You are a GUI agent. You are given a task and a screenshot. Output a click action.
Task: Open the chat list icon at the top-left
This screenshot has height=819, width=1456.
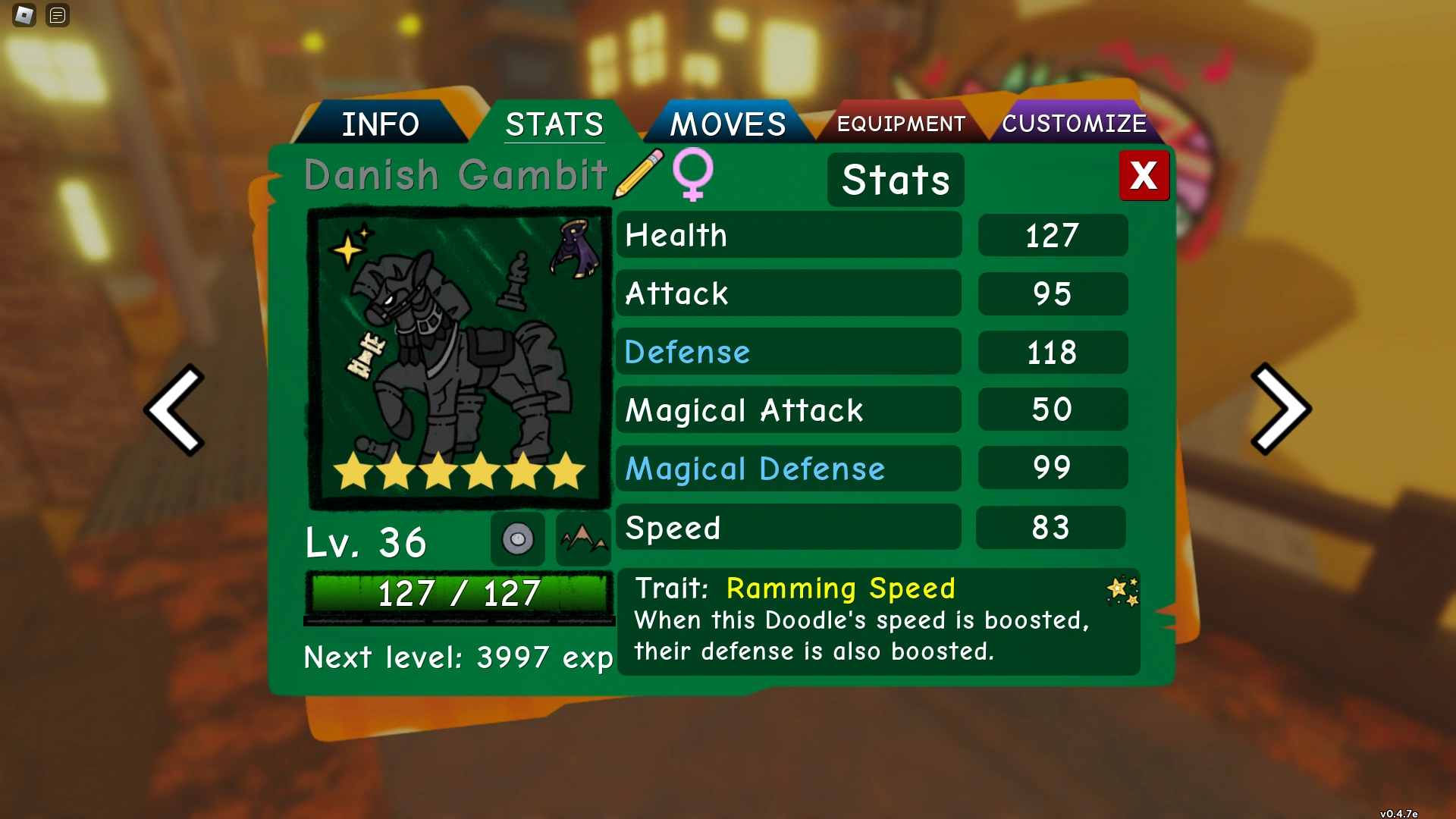[x=57, y=15]
